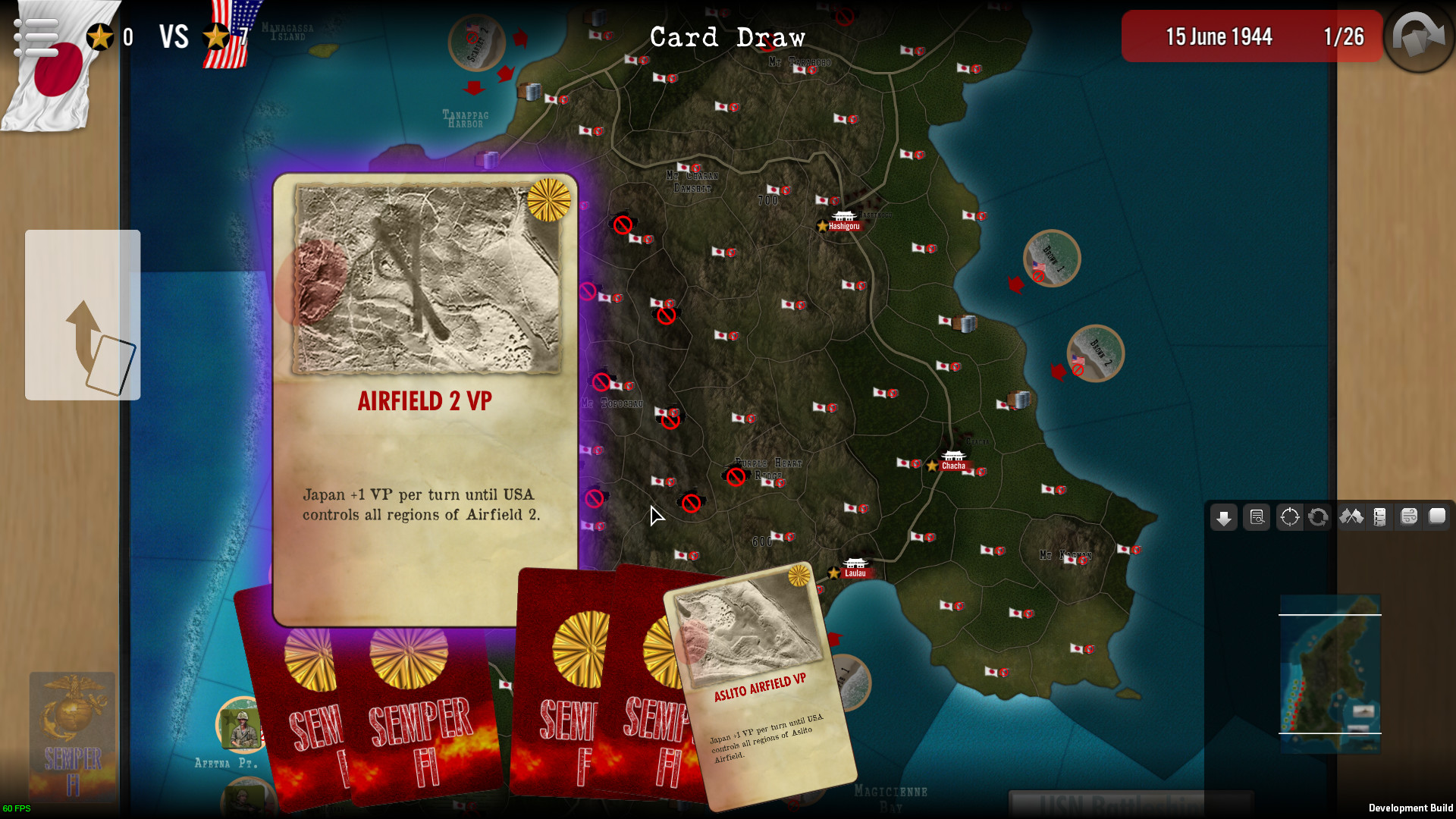The height and width of the screenshot is (819, 1456).
Task: Select the white card stack icon
Action: point(1437,518)
